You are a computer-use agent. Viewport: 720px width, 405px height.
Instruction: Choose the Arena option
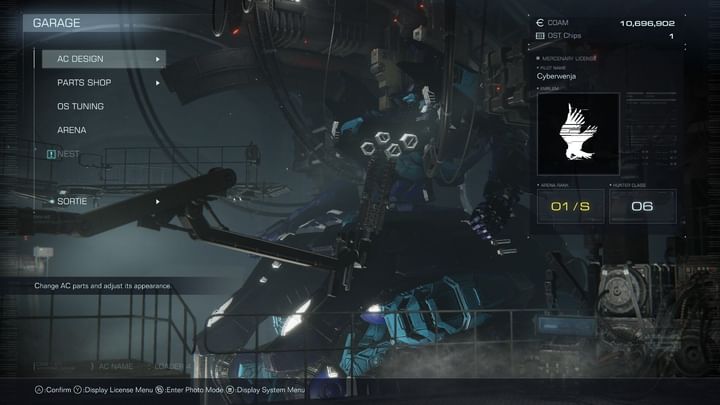click(72, 130)
